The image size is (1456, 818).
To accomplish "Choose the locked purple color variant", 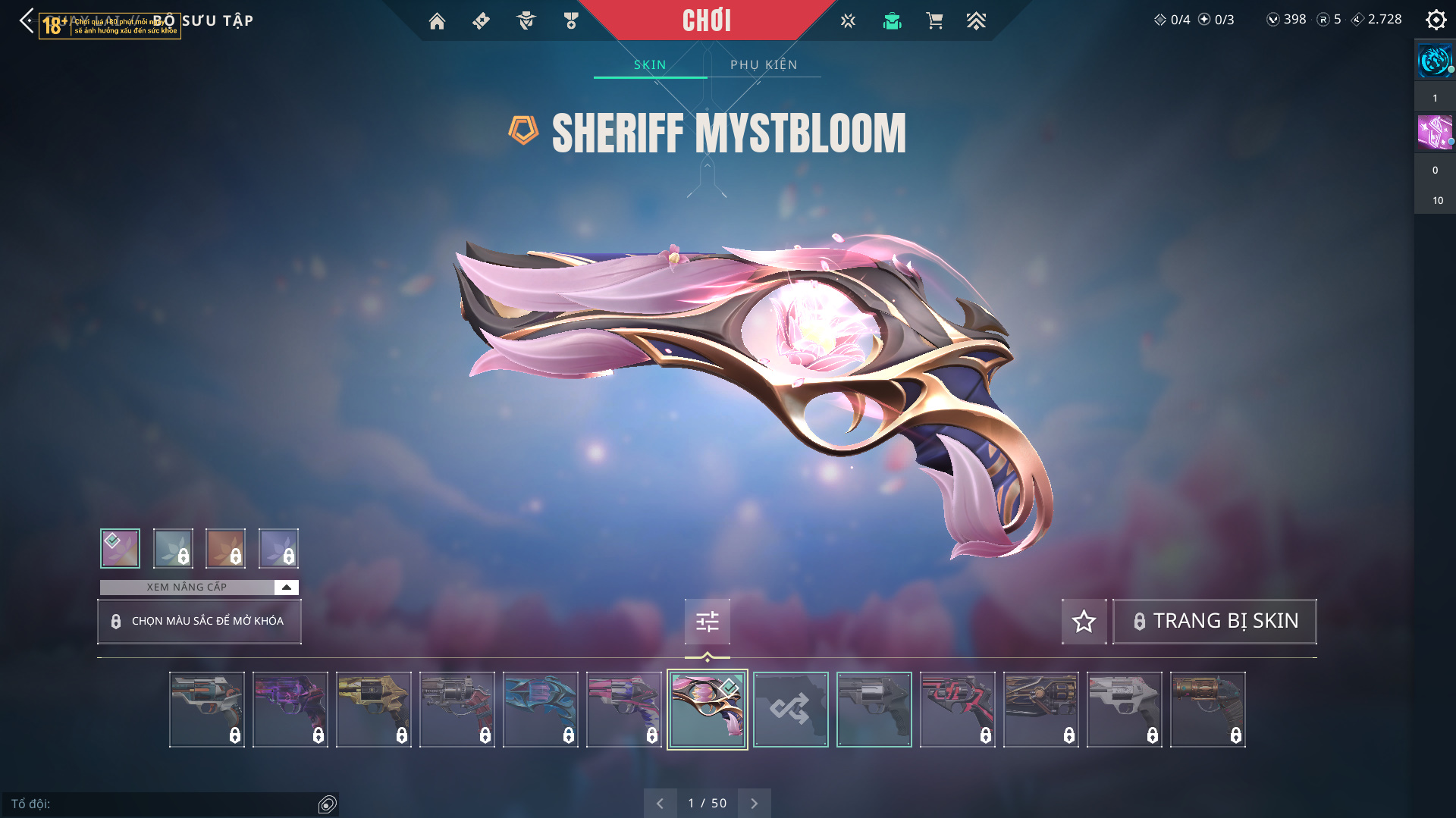I will click(x=278, y=548).
